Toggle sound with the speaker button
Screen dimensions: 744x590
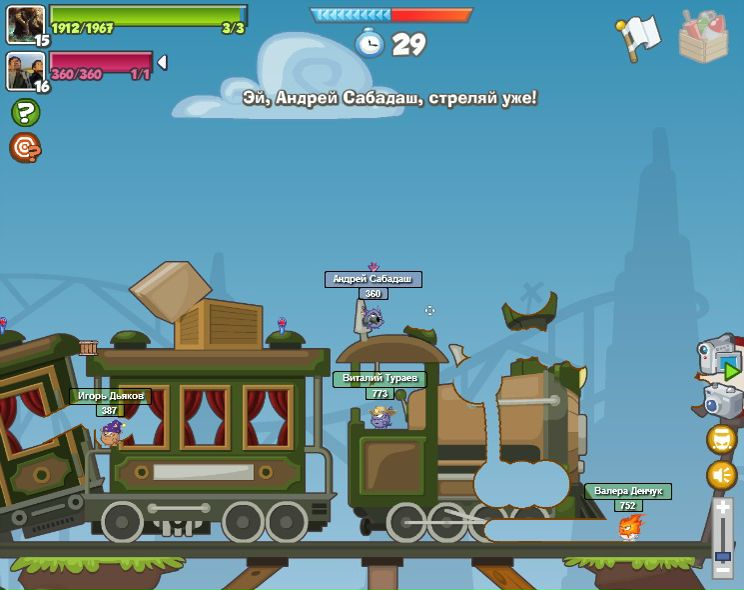pos(721,475)
